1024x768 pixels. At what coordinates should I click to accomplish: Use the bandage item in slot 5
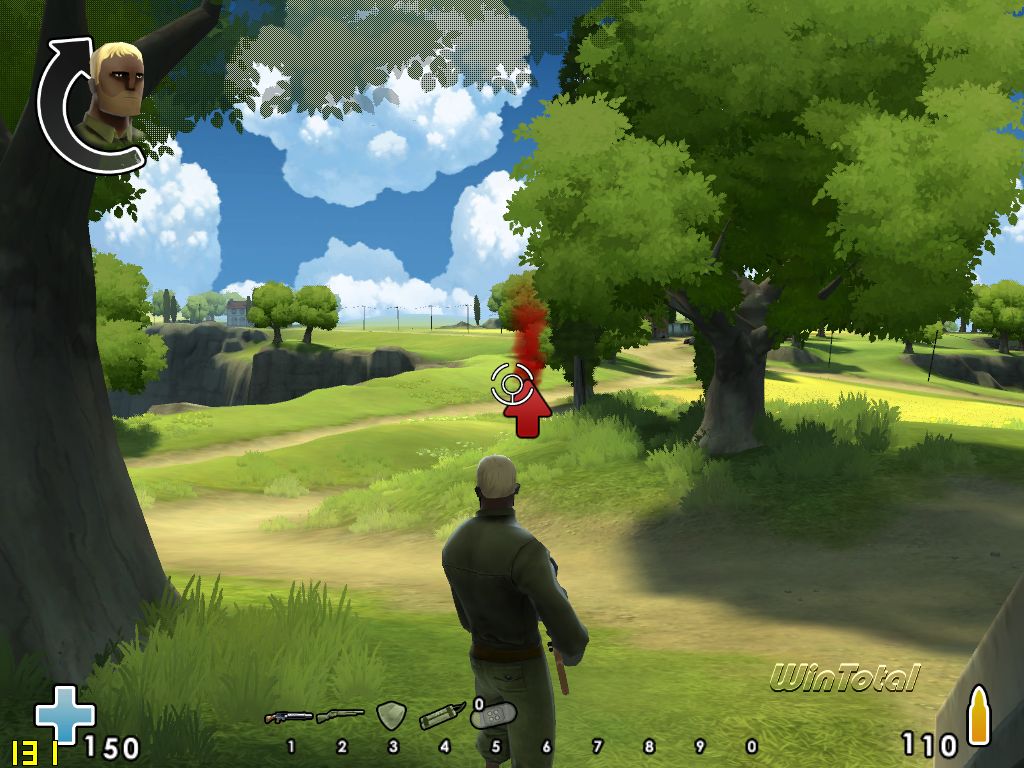[494, 717]
